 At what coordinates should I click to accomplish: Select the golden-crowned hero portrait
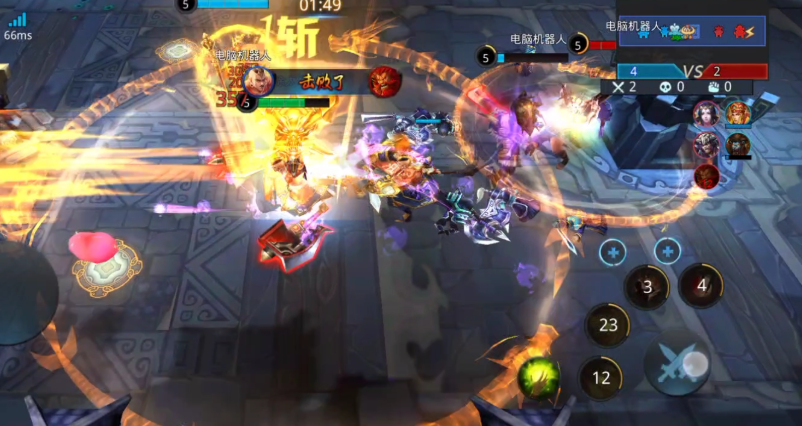click(738, 113)
